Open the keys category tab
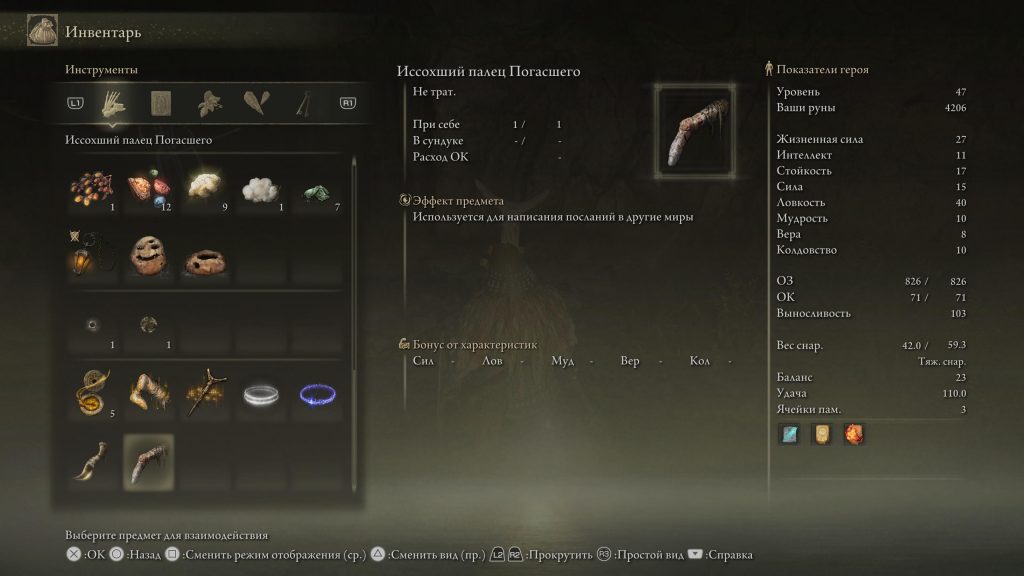1024x576 pixels. [x=301, y=103]
